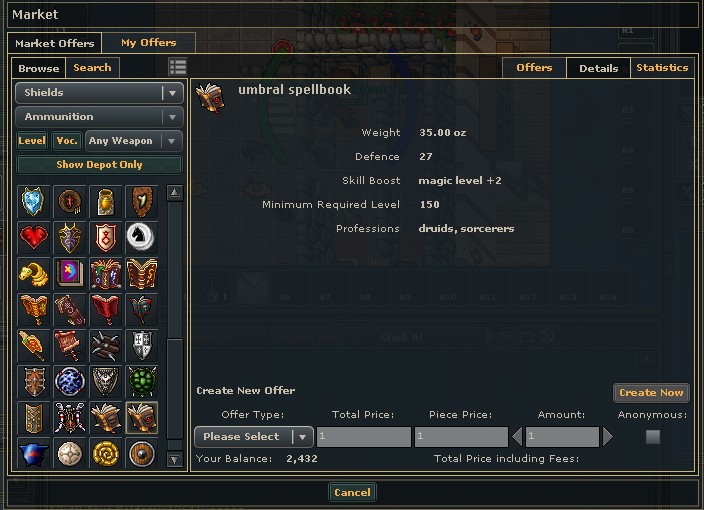
Task: Tick the Anonymous checkbox
Action: (x=653, y=437)
